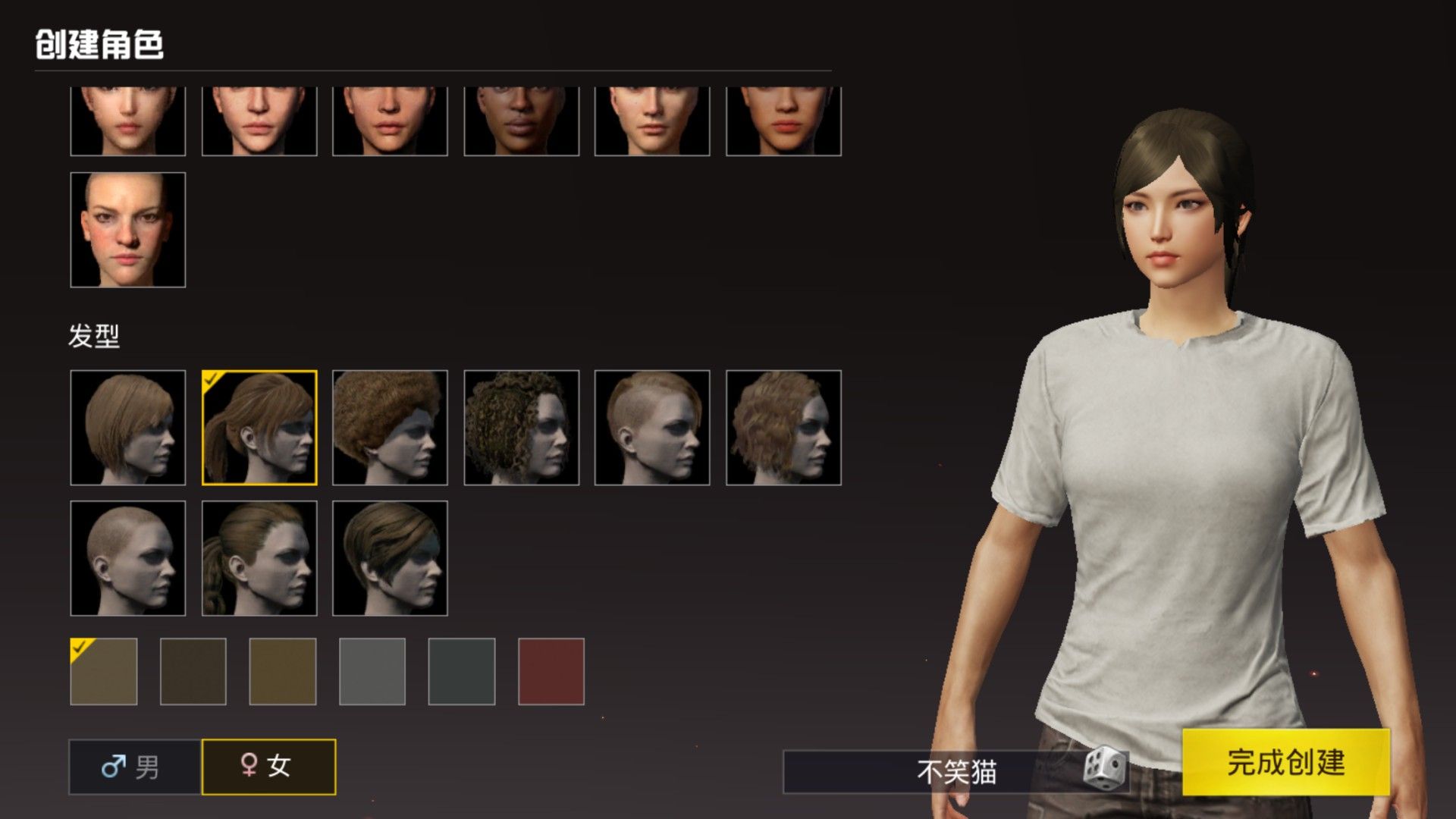1456x819 pixels.
Task: Choose the buzz cut hairstyle
Action: coord(127,558)
